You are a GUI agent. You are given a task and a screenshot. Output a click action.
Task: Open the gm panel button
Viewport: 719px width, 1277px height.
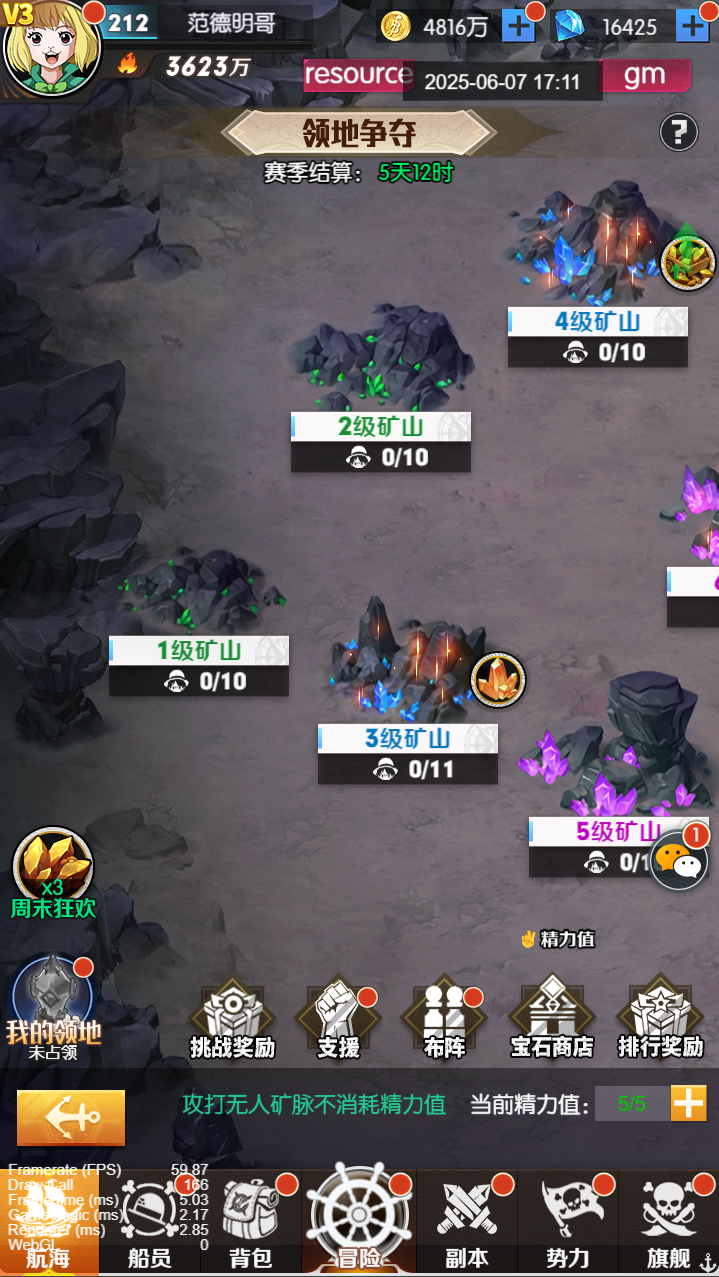645,75
